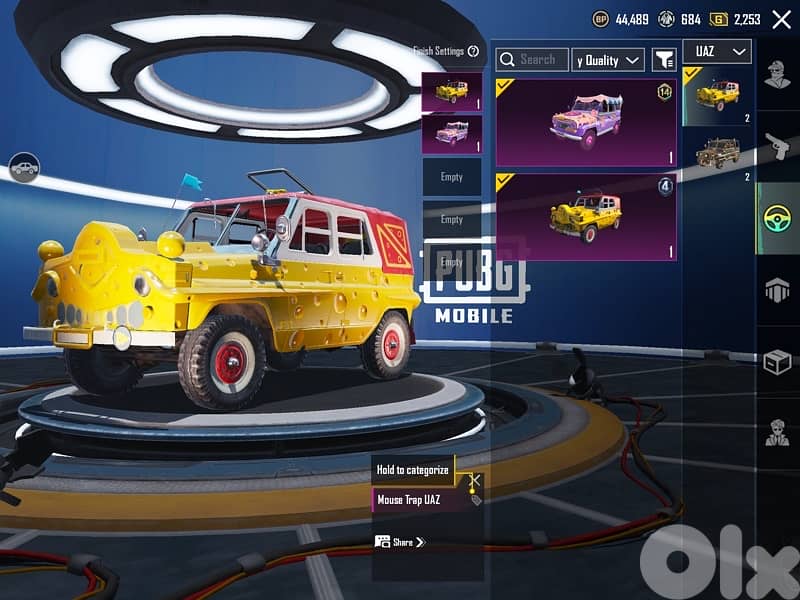
Task: Share the Mouse Trap UAZ
Action: [x=398, y=542]
